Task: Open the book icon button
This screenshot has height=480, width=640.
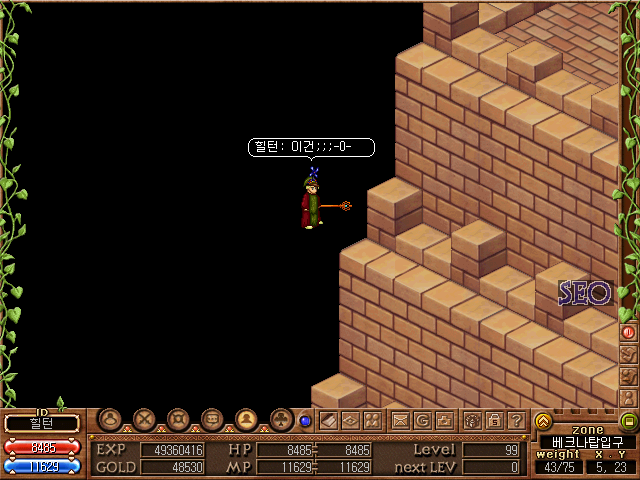Action: pos(328,421)
